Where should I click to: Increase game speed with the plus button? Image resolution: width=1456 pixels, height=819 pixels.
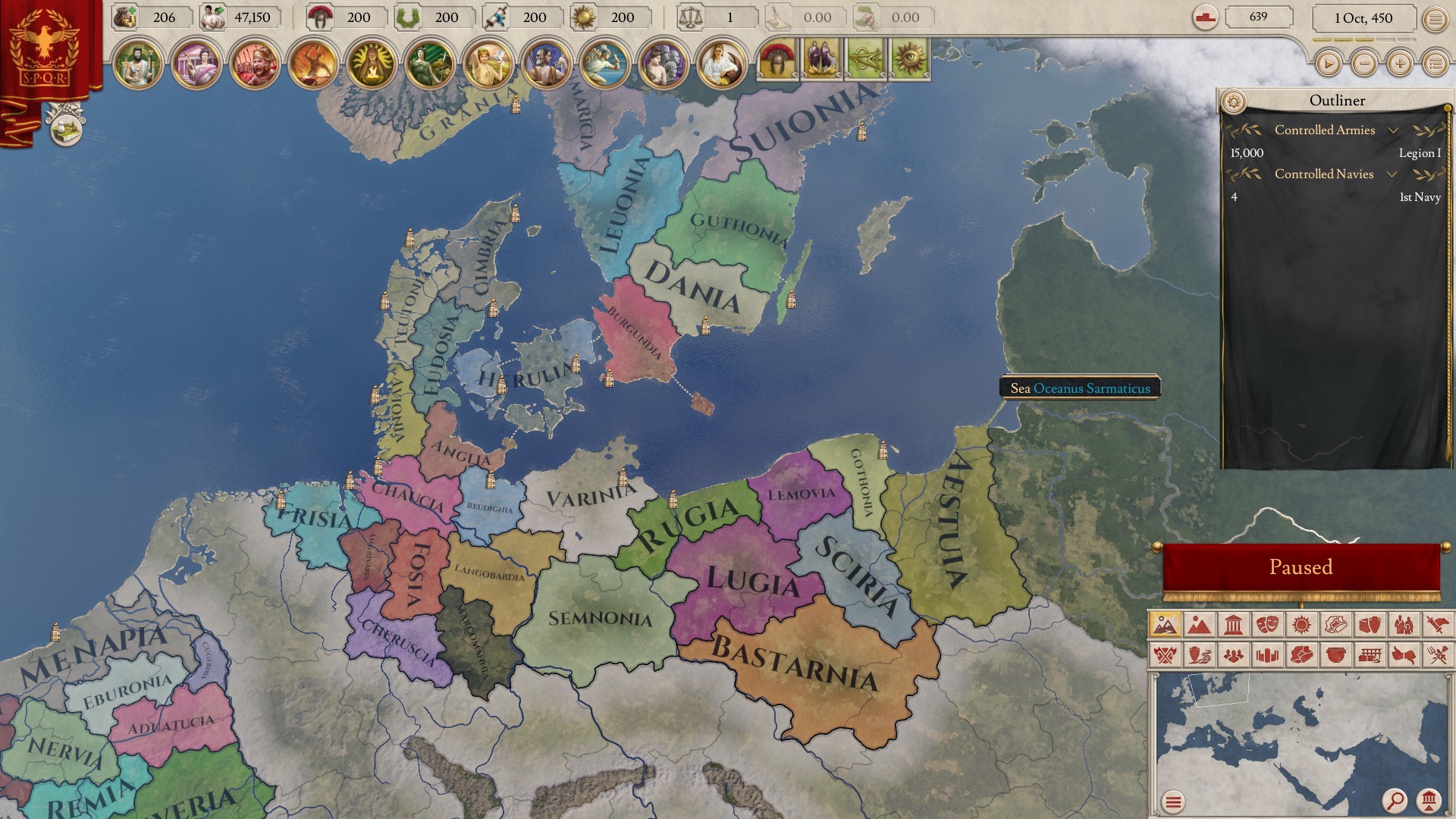[1400, 64]
